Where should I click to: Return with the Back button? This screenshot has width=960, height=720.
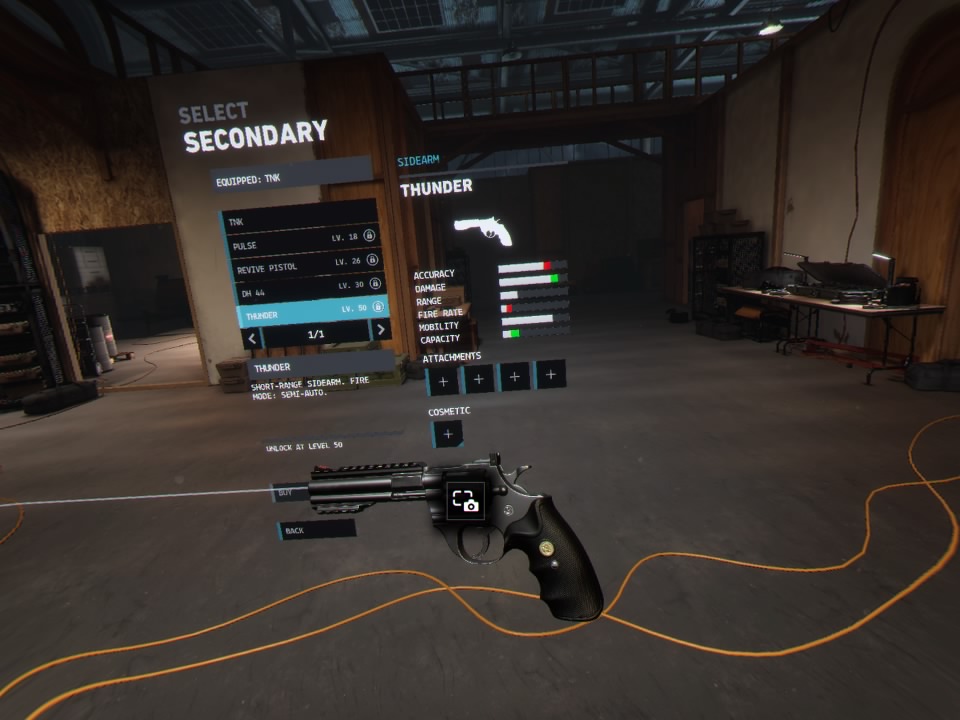pyautogui.click(x=316, y=530)
